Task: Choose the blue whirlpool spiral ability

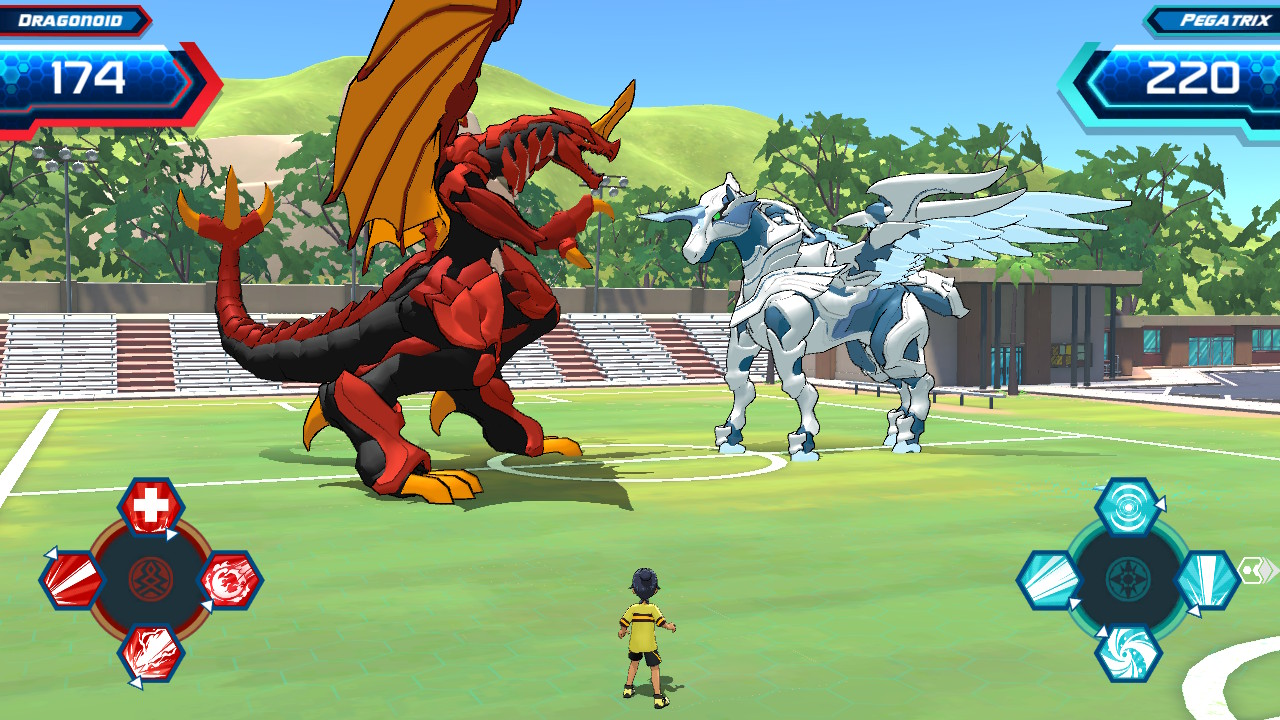Action: pos(1128,653)
